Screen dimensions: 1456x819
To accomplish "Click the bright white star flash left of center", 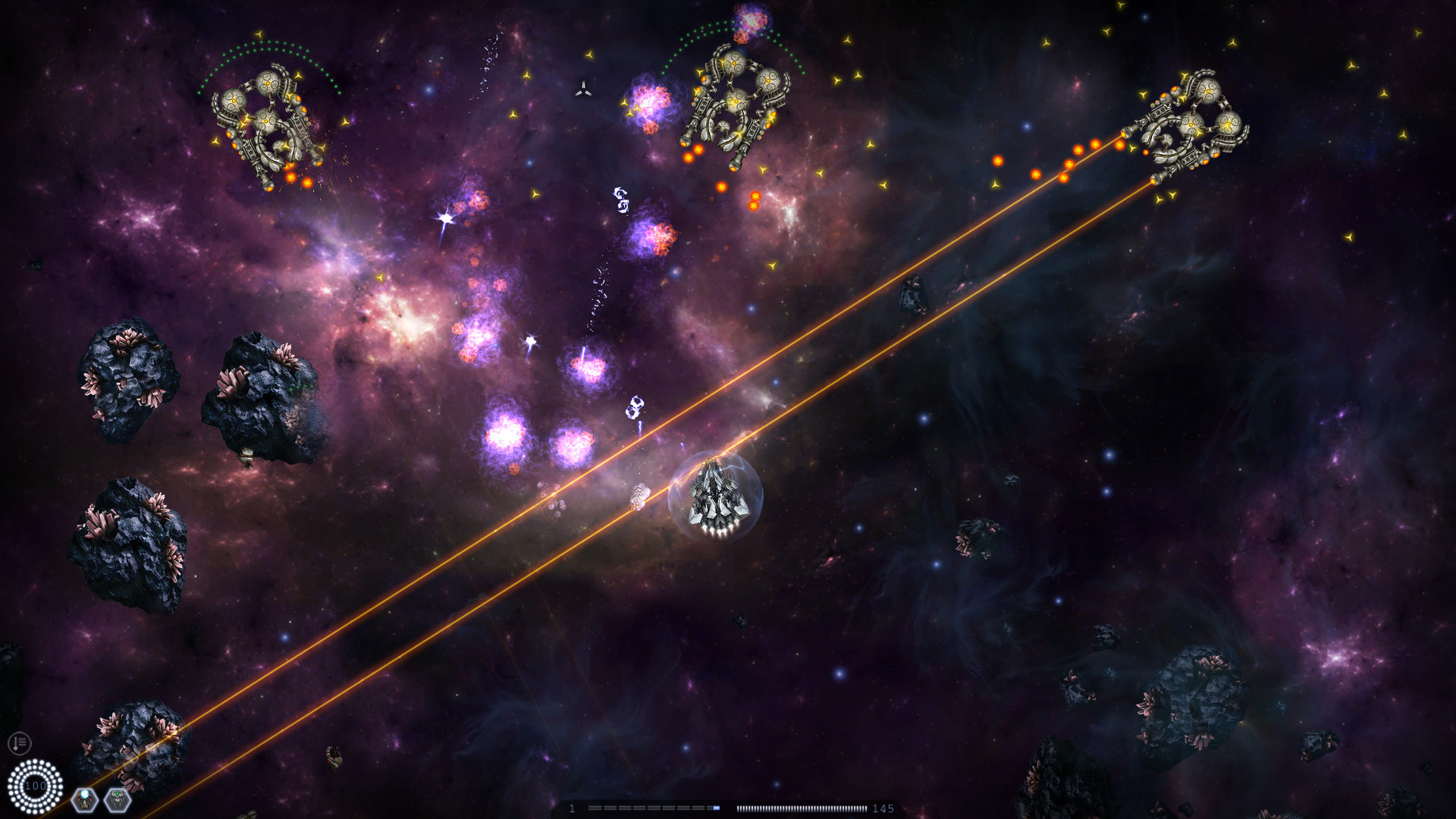I will (446, 218).
